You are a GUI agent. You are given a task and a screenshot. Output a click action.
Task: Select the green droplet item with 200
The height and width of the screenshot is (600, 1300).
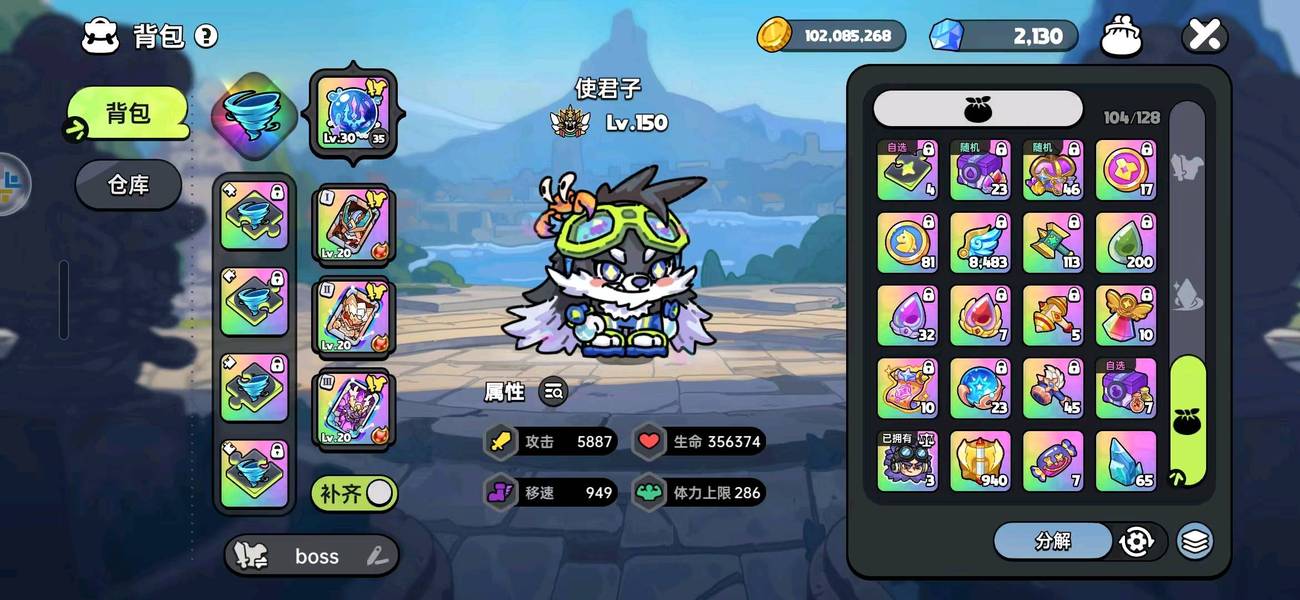(1126, 242)
